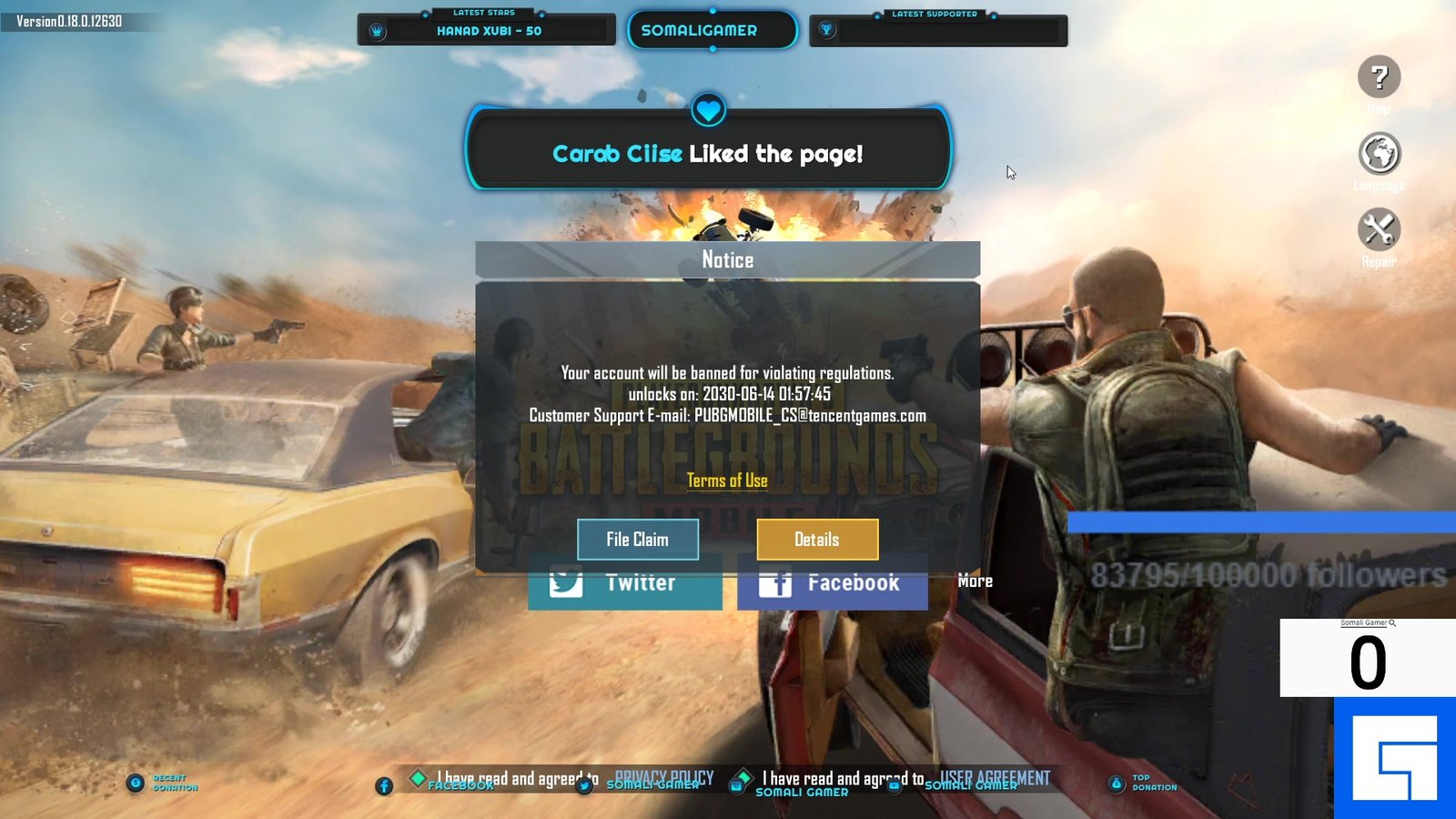Screen dimensions: 1456x819
Task: Open the Terms of Use link
Action: 727,480
